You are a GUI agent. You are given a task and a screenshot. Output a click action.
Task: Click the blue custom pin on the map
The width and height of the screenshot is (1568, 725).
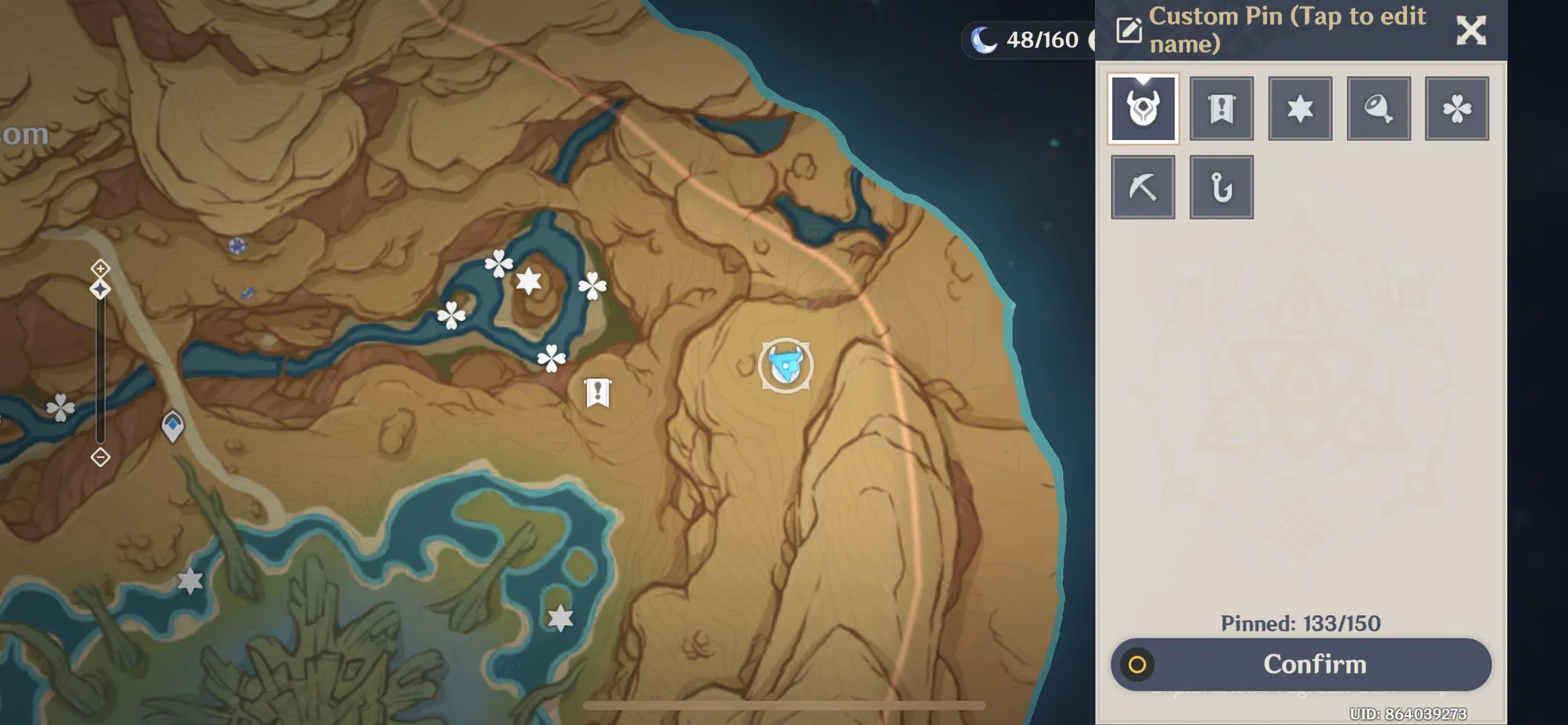tap(784, 366)
